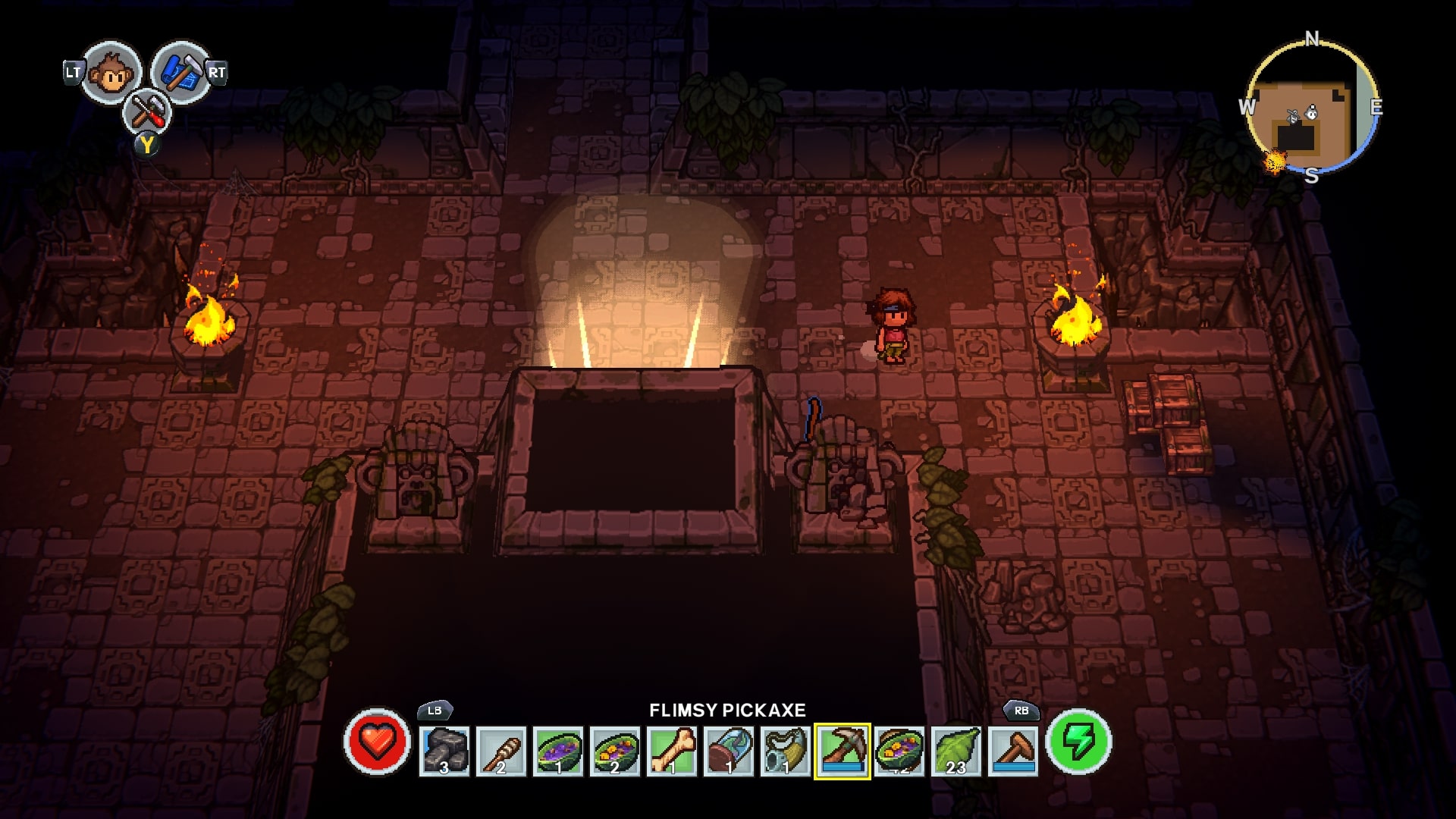The image size is (1456, 819).
Task: Select the purple berry bowl slot
Action: (x=558, y=751)
